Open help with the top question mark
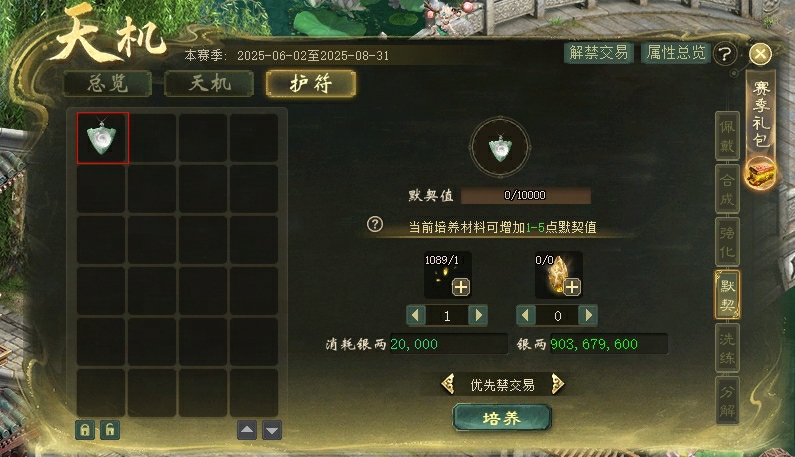 point(726,54)
